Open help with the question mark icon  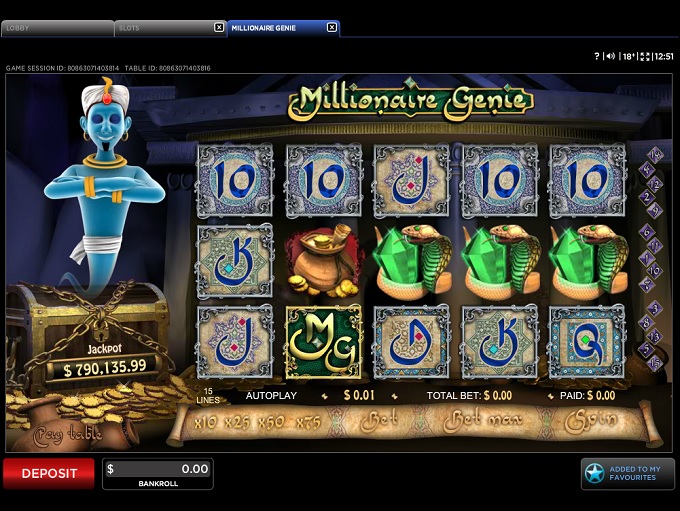[x=597, y=57]
